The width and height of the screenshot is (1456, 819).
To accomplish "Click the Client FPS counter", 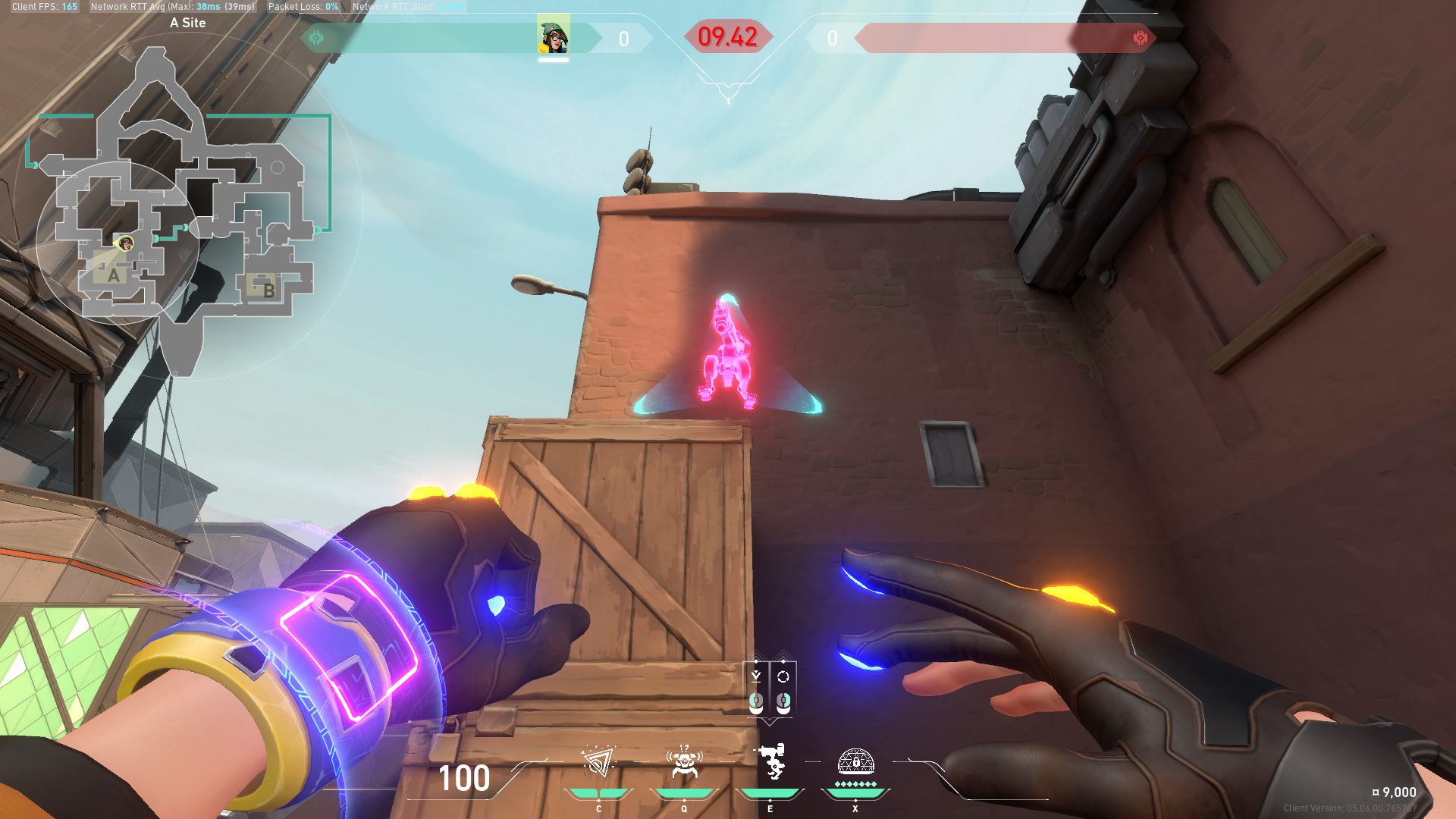I will 42,6.
